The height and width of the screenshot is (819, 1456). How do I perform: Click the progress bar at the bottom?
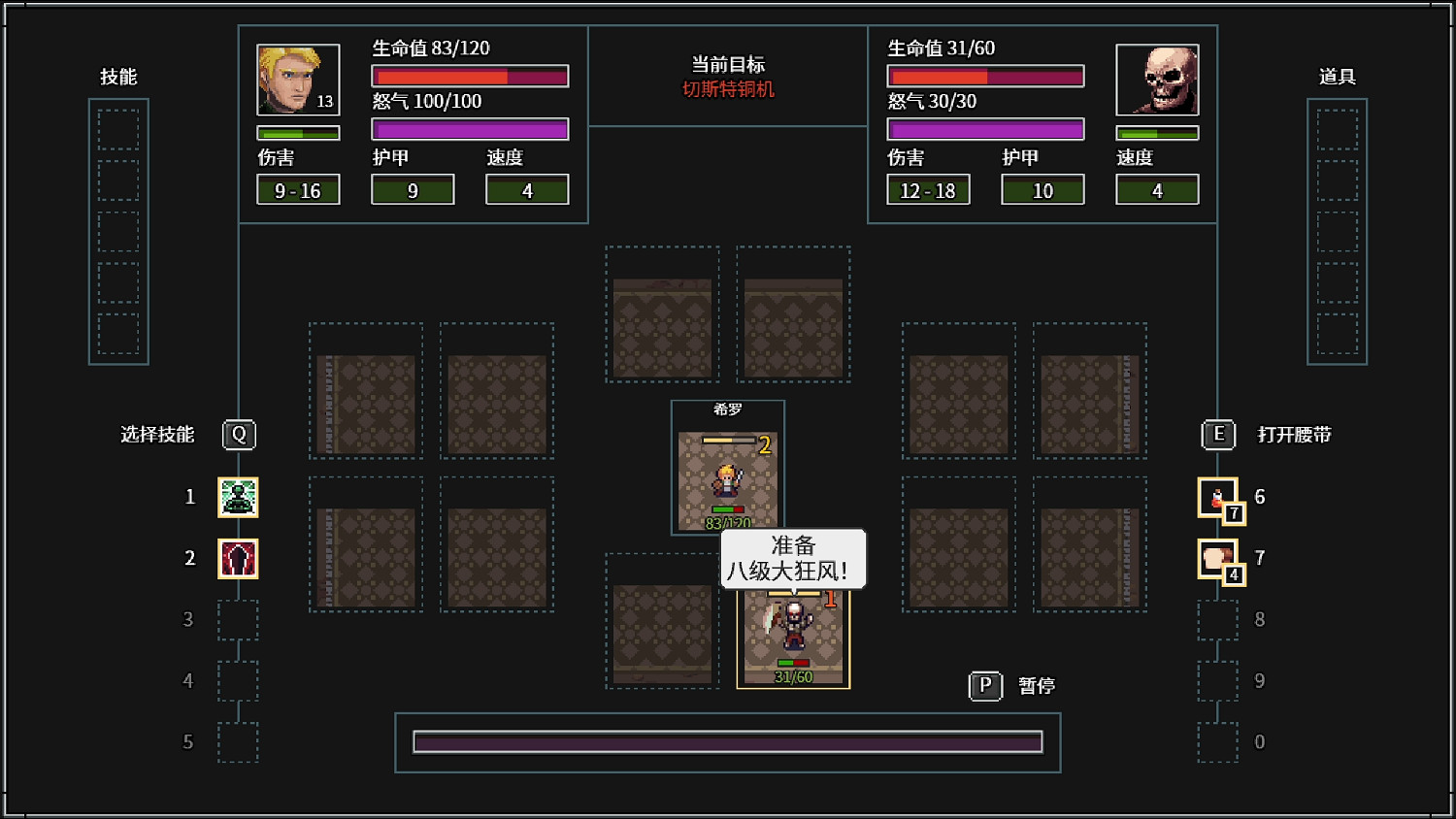coord(728,741)
